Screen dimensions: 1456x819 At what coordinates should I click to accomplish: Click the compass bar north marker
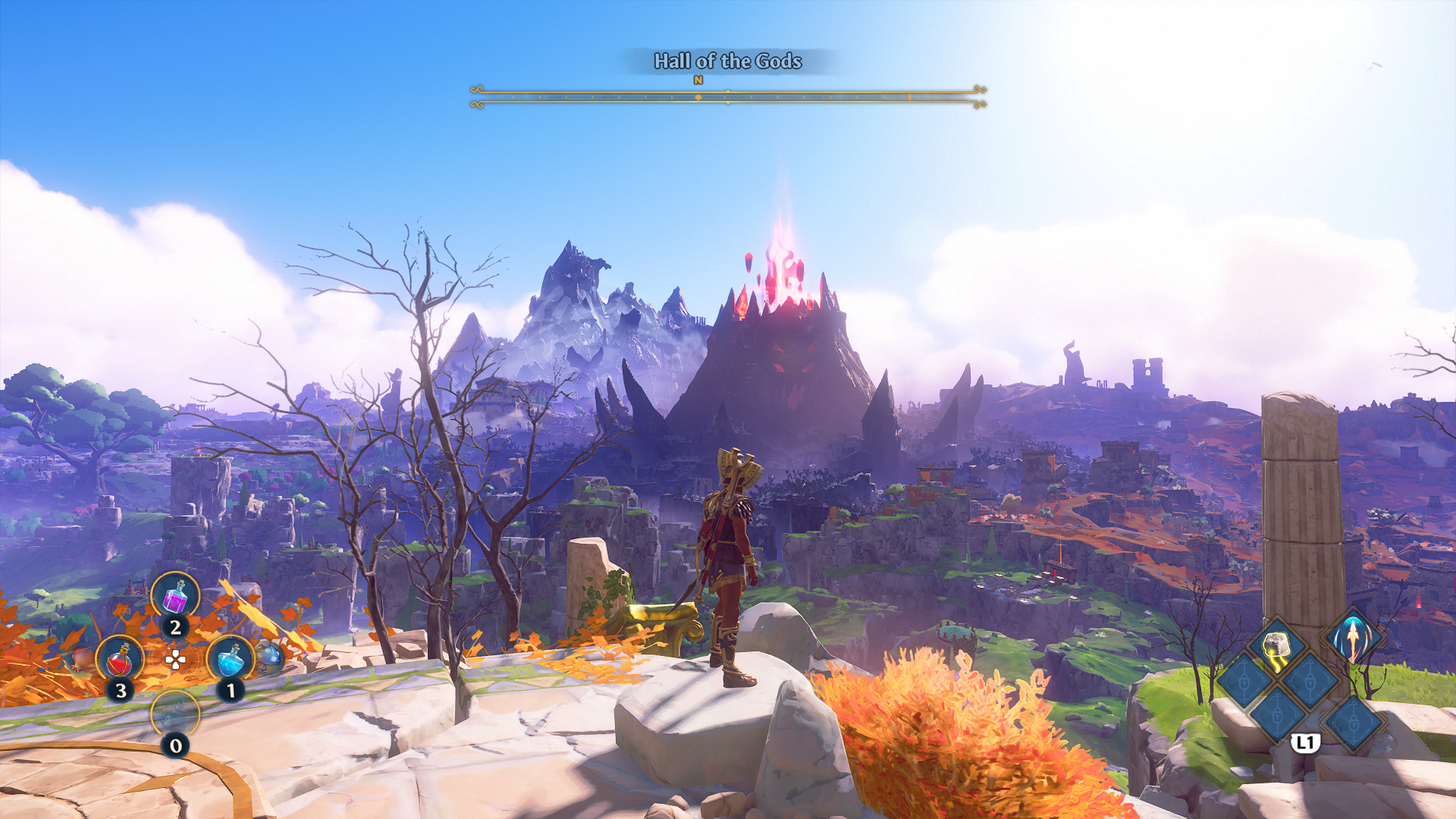point(698,80)
